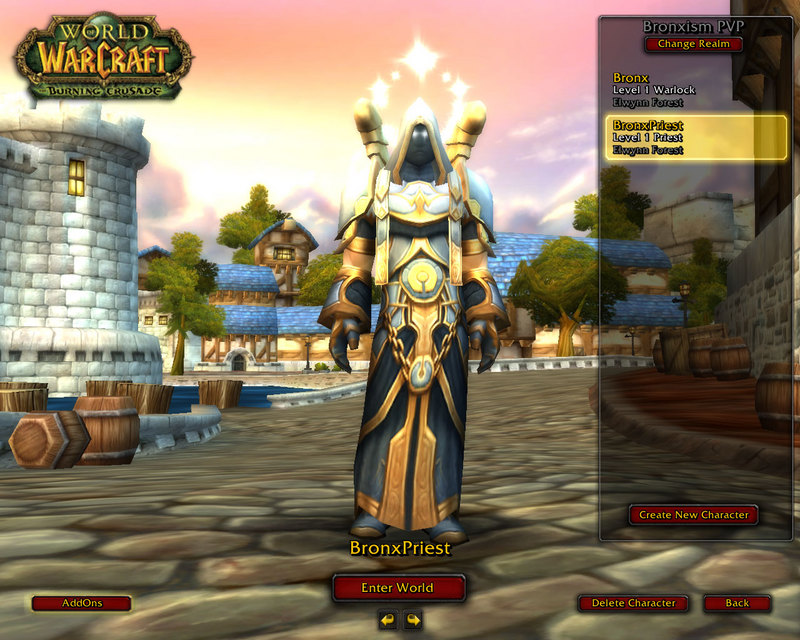Image resolution: width=800 pixels, height=640 pixels.
Task: Go Back to the login screen
Action: 737,603
